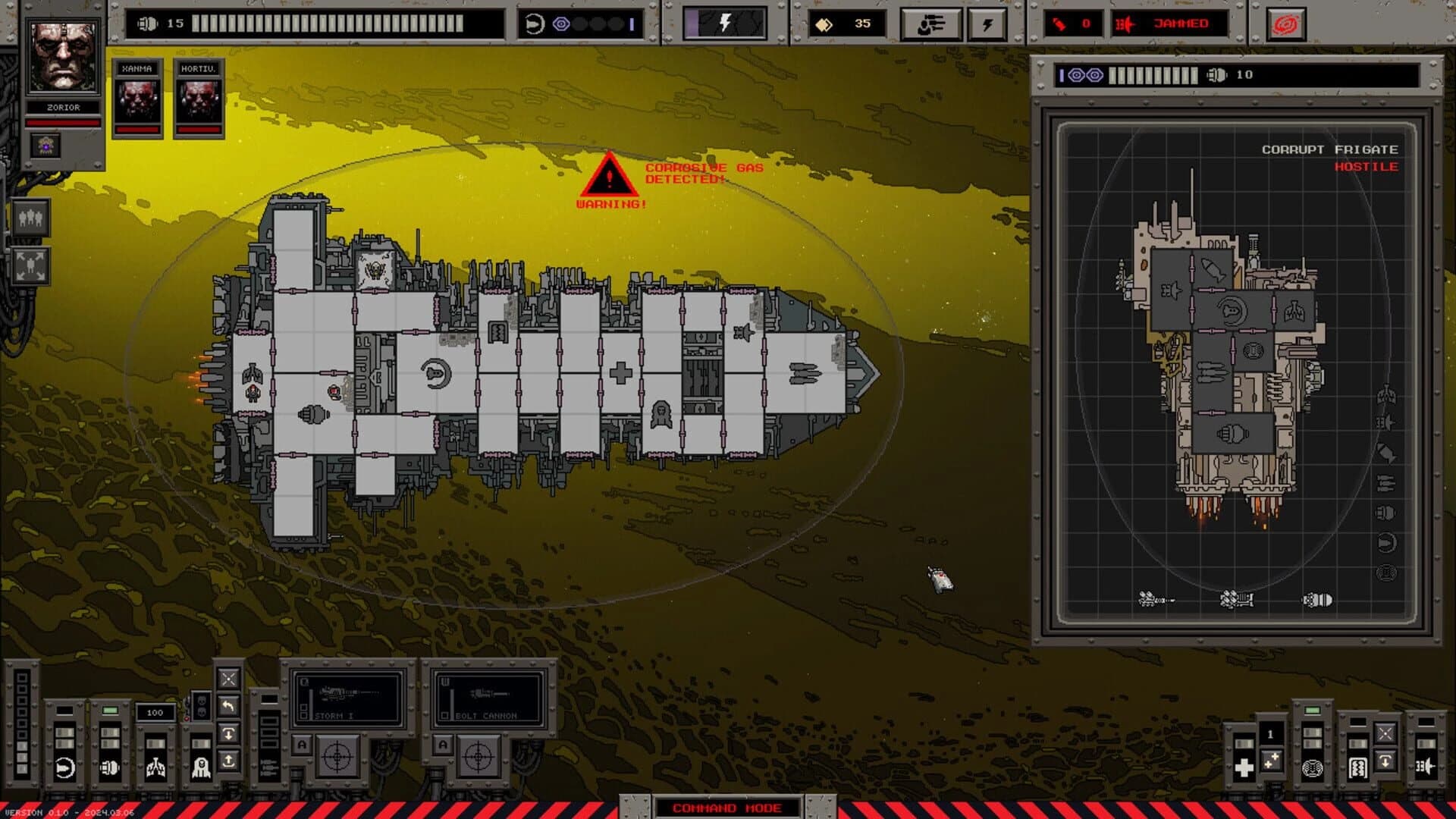Click the hull integrity bar showing 15

tap(303, 23)
